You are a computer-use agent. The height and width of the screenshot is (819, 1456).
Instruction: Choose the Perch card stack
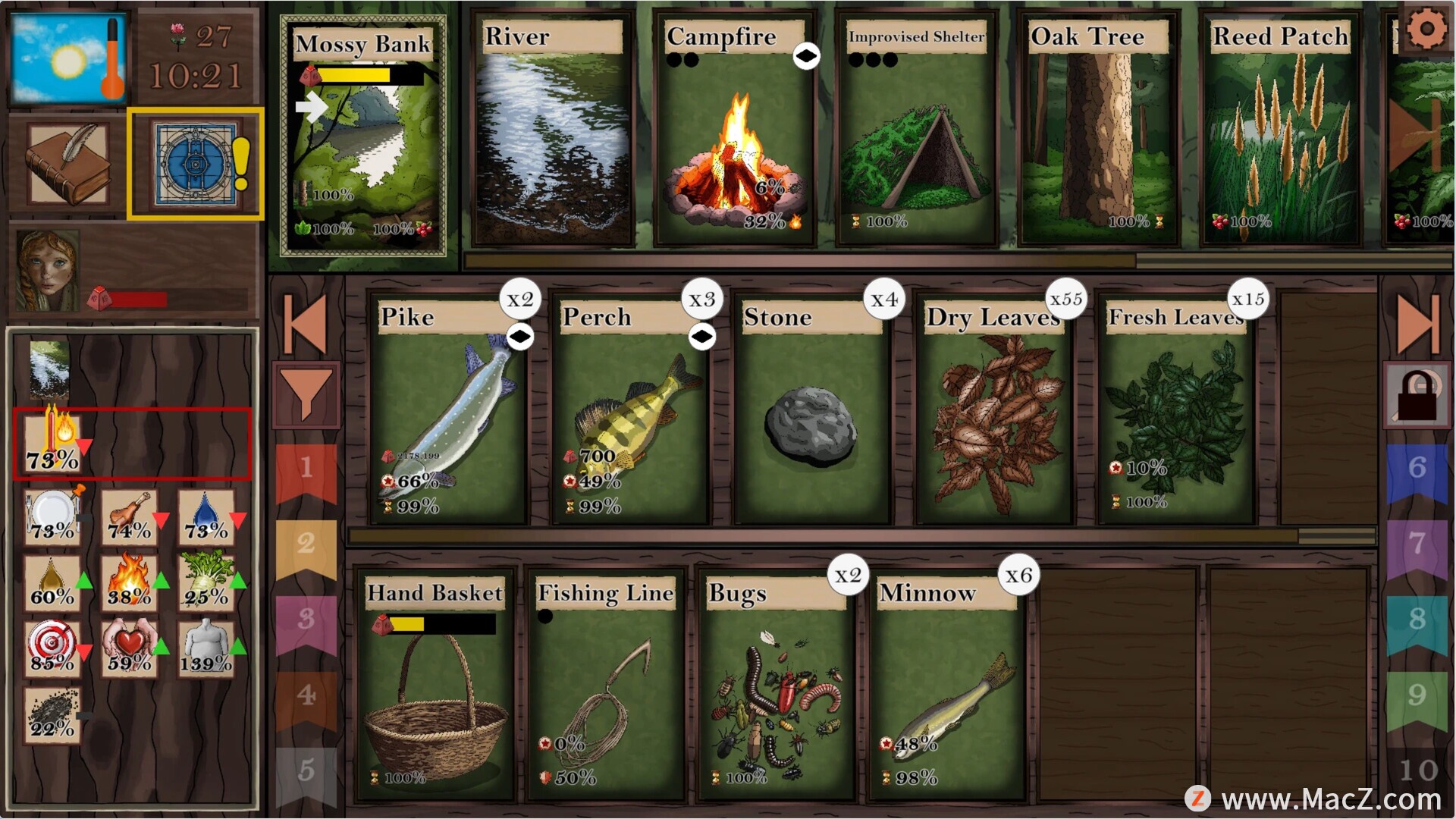point(631,409)
